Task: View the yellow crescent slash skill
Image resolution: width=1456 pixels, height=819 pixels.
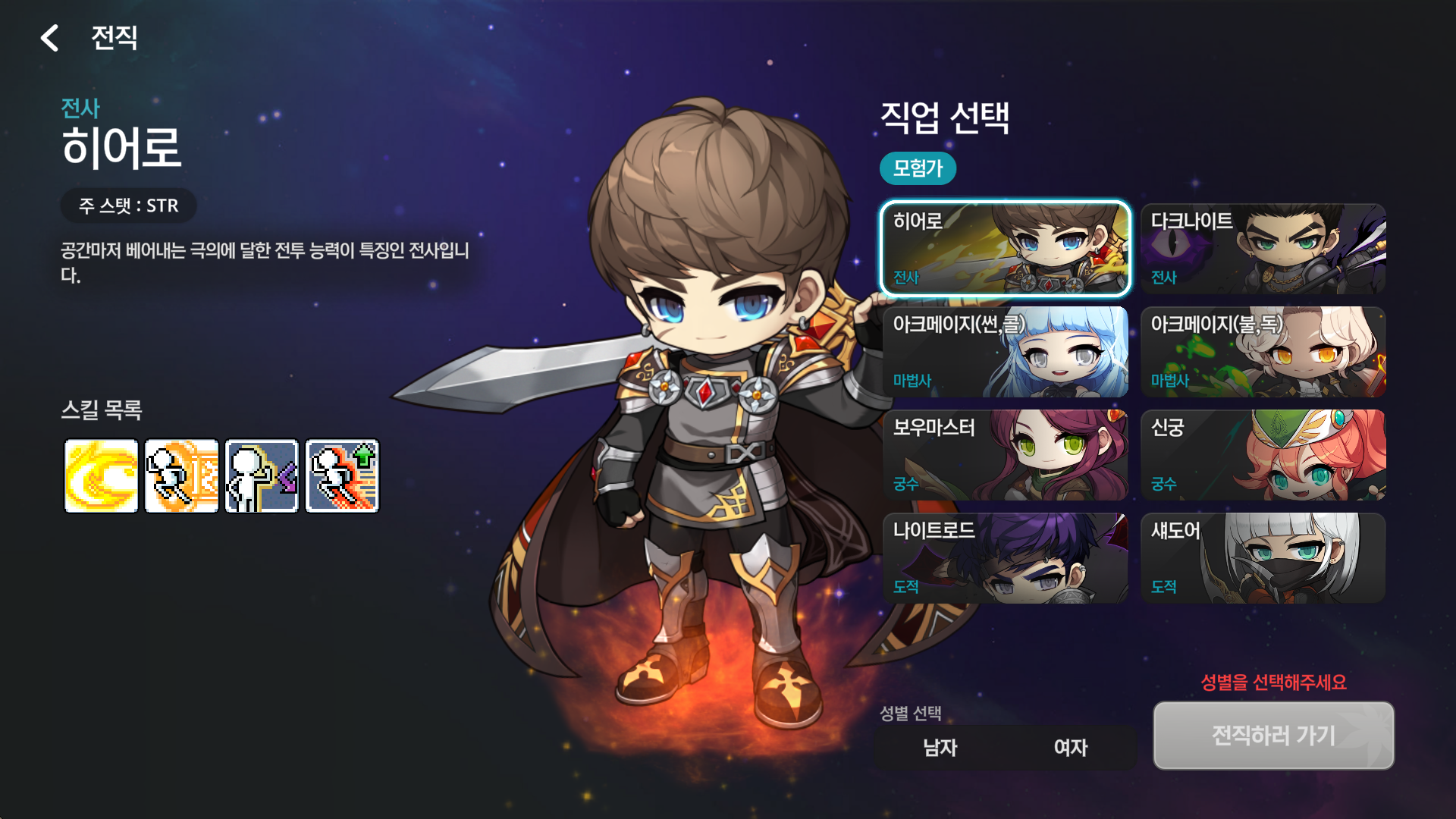Action: pyautogui.click(x=102, y=476)
